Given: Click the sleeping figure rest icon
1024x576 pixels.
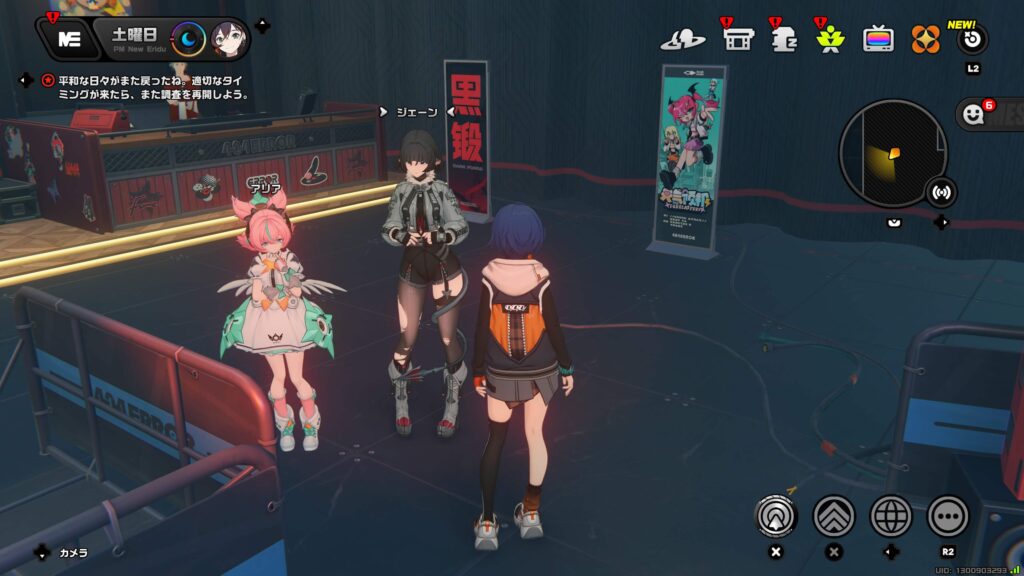Looking at the screenshot, I should (x=784, y=39).
